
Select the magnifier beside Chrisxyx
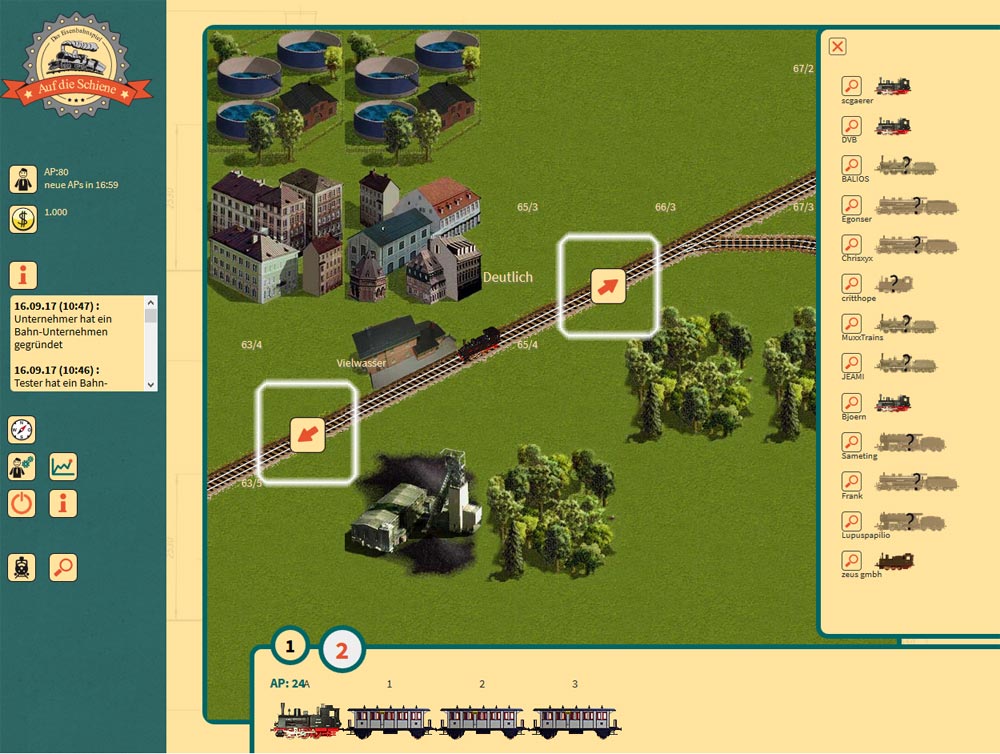(851, 244)
